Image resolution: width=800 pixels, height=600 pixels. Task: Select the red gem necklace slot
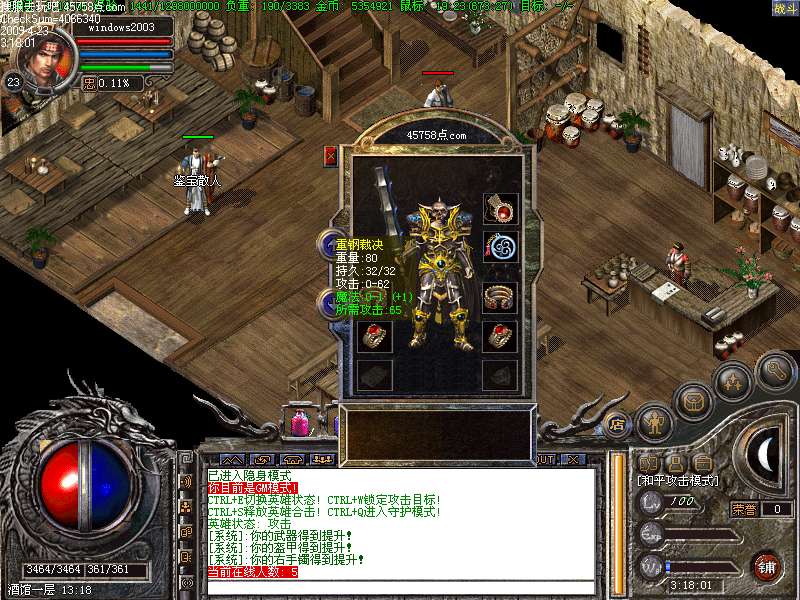(500, 208)
